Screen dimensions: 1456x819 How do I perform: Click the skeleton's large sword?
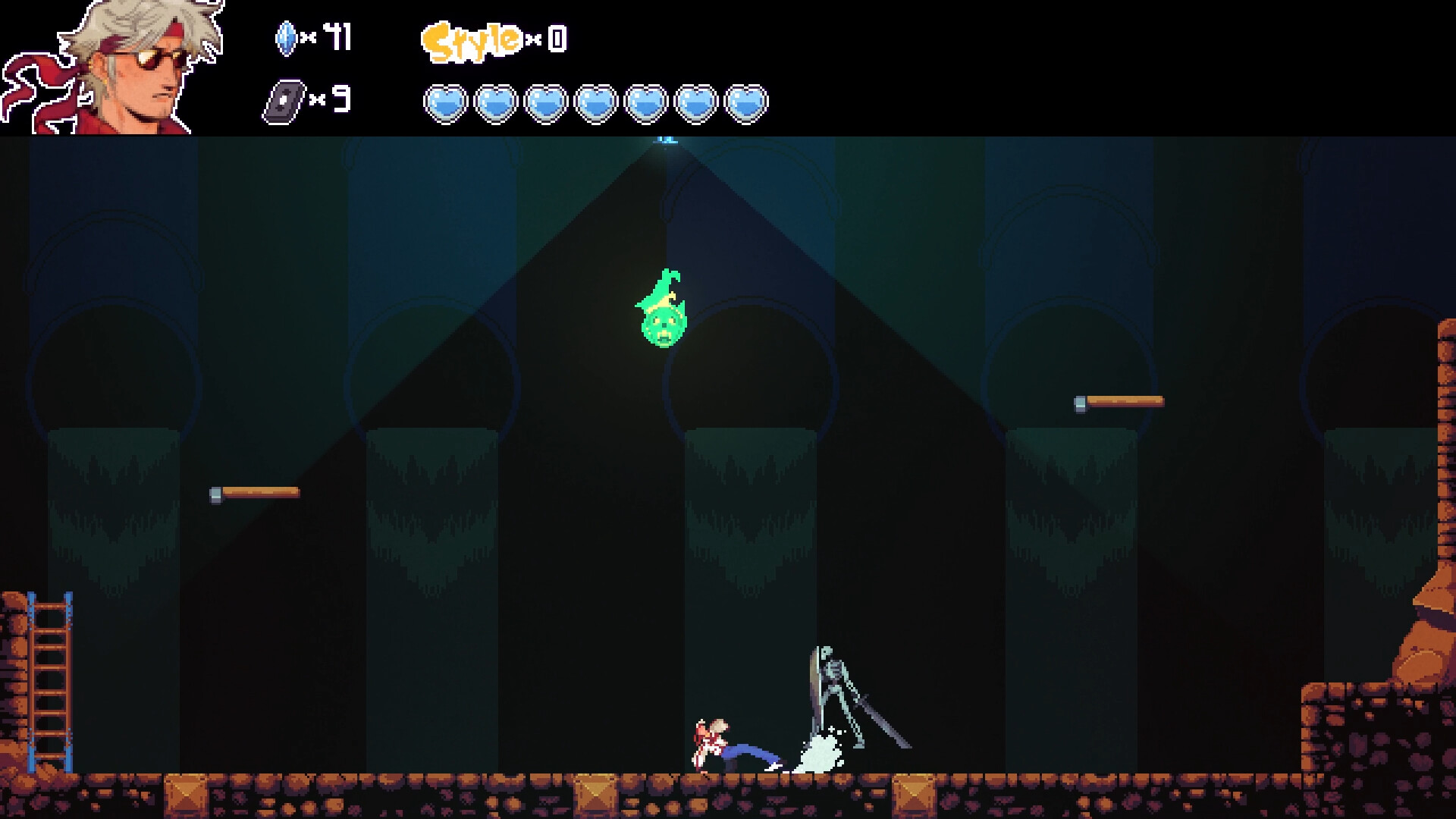pos(883,720)
